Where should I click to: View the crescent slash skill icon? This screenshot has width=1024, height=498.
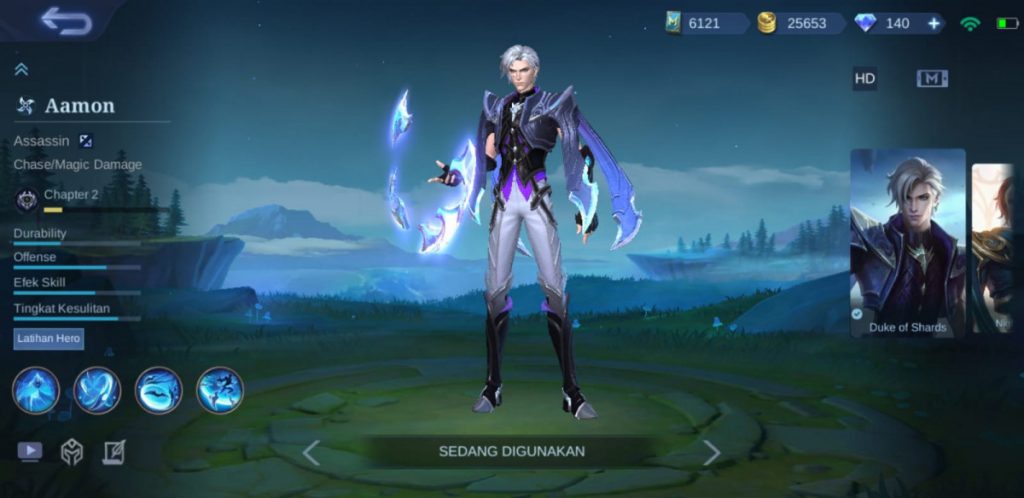(159, 390)
